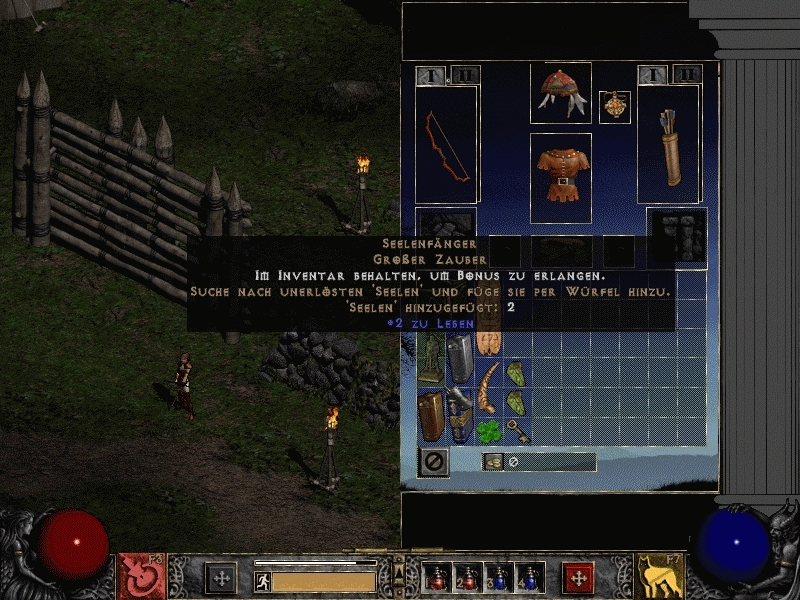Image resolution: width=800 pixels, height=600 pixels.
Task: Toggle the run/walk button
Action: pyautogui.click(x=263, y=581)
